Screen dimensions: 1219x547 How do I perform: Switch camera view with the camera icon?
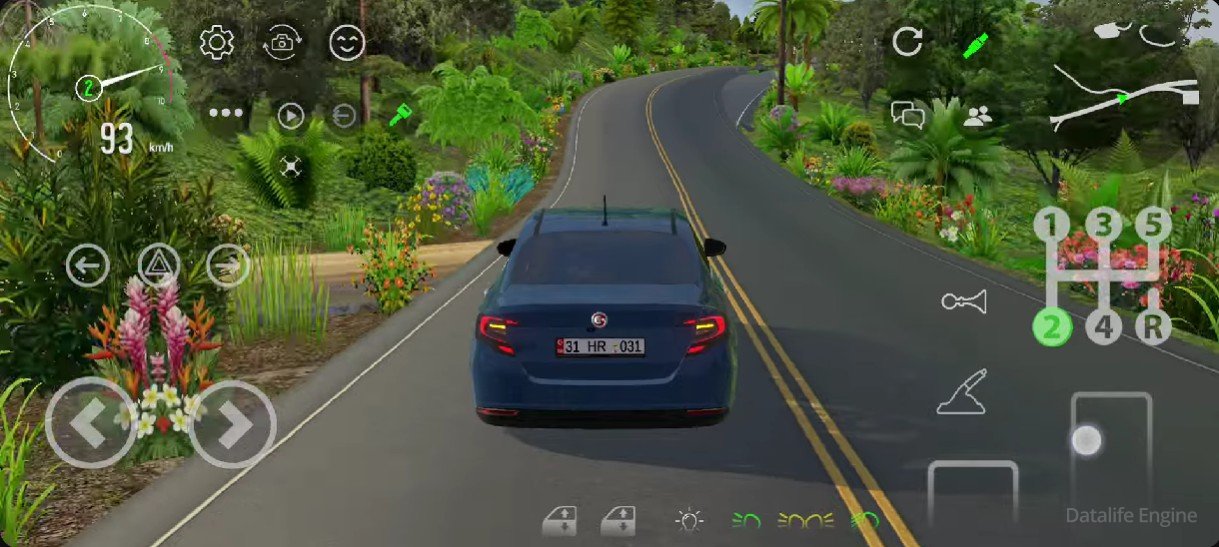click(x=282, y=43)
